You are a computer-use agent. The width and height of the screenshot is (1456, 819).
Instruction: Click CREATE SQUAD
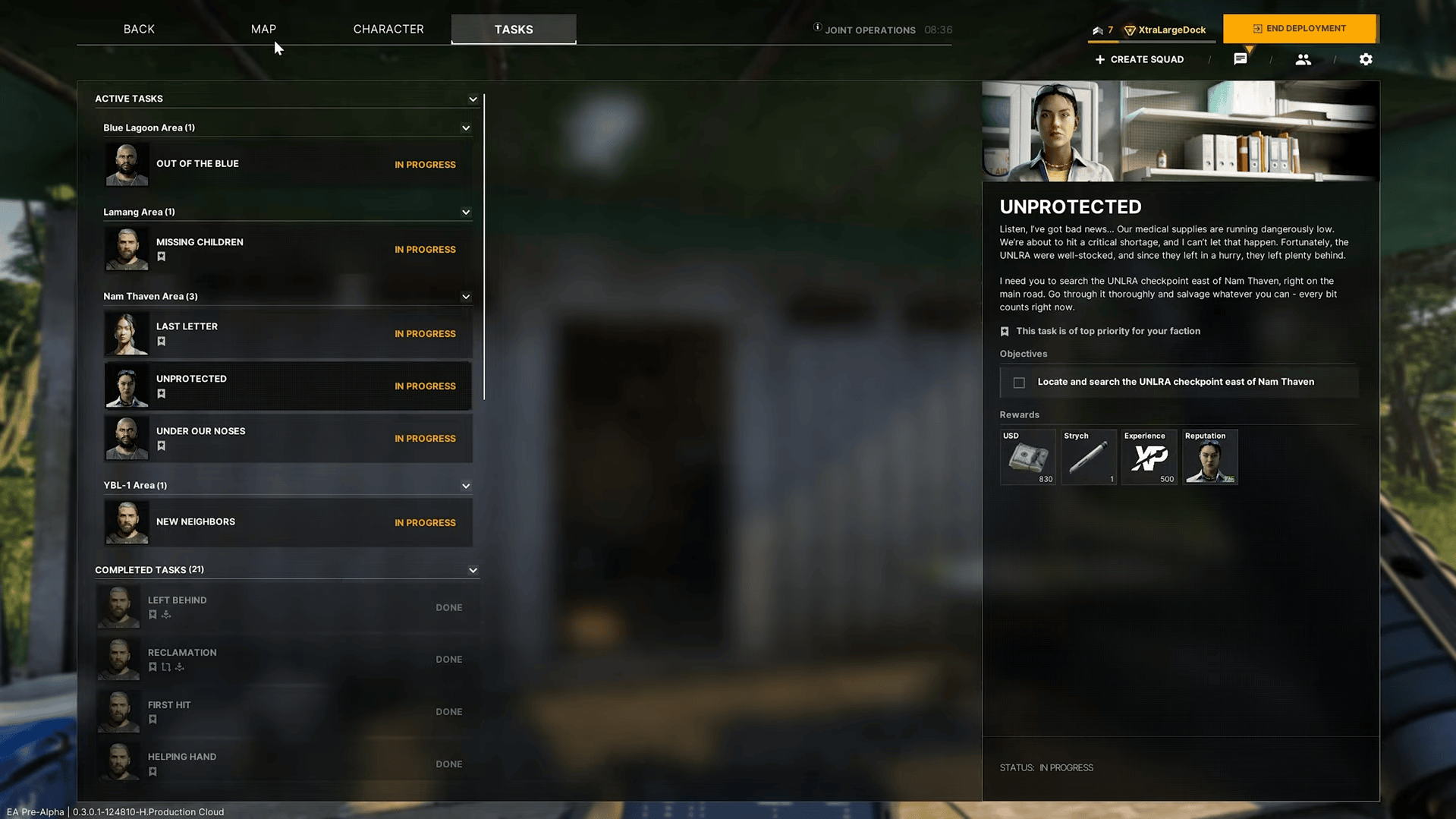[1139, 58]
